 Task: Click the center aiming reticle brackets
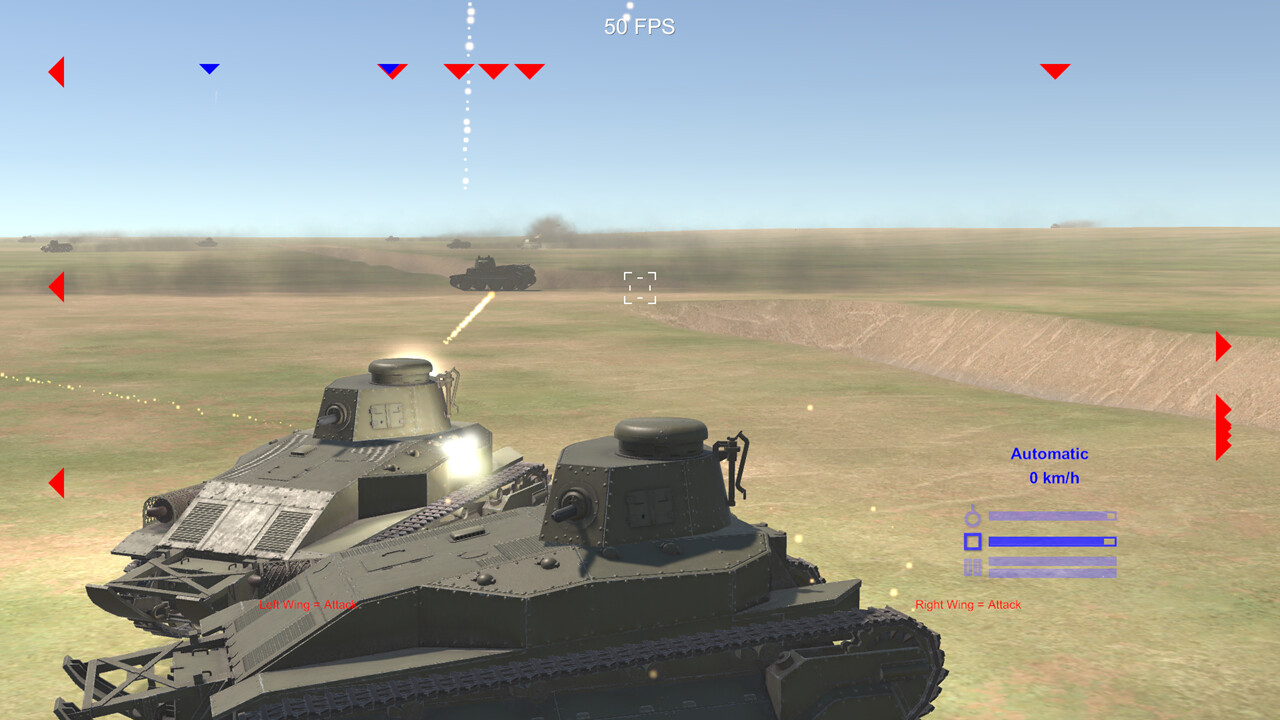(x=639, y=287)
